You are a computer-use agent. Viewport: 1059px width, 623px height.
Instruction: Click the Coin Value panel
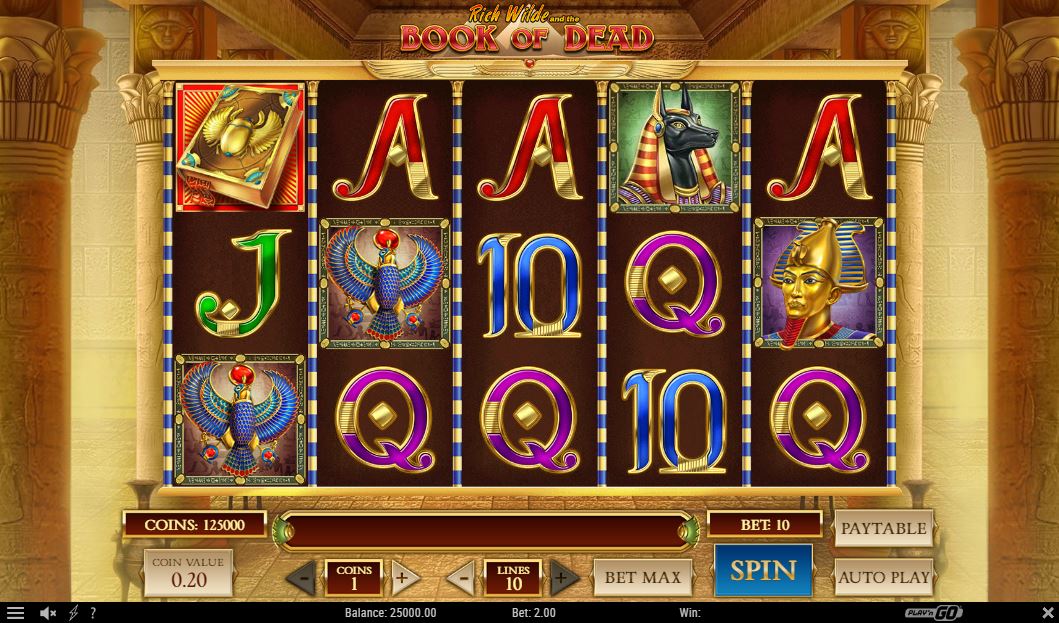coord(188,573)
